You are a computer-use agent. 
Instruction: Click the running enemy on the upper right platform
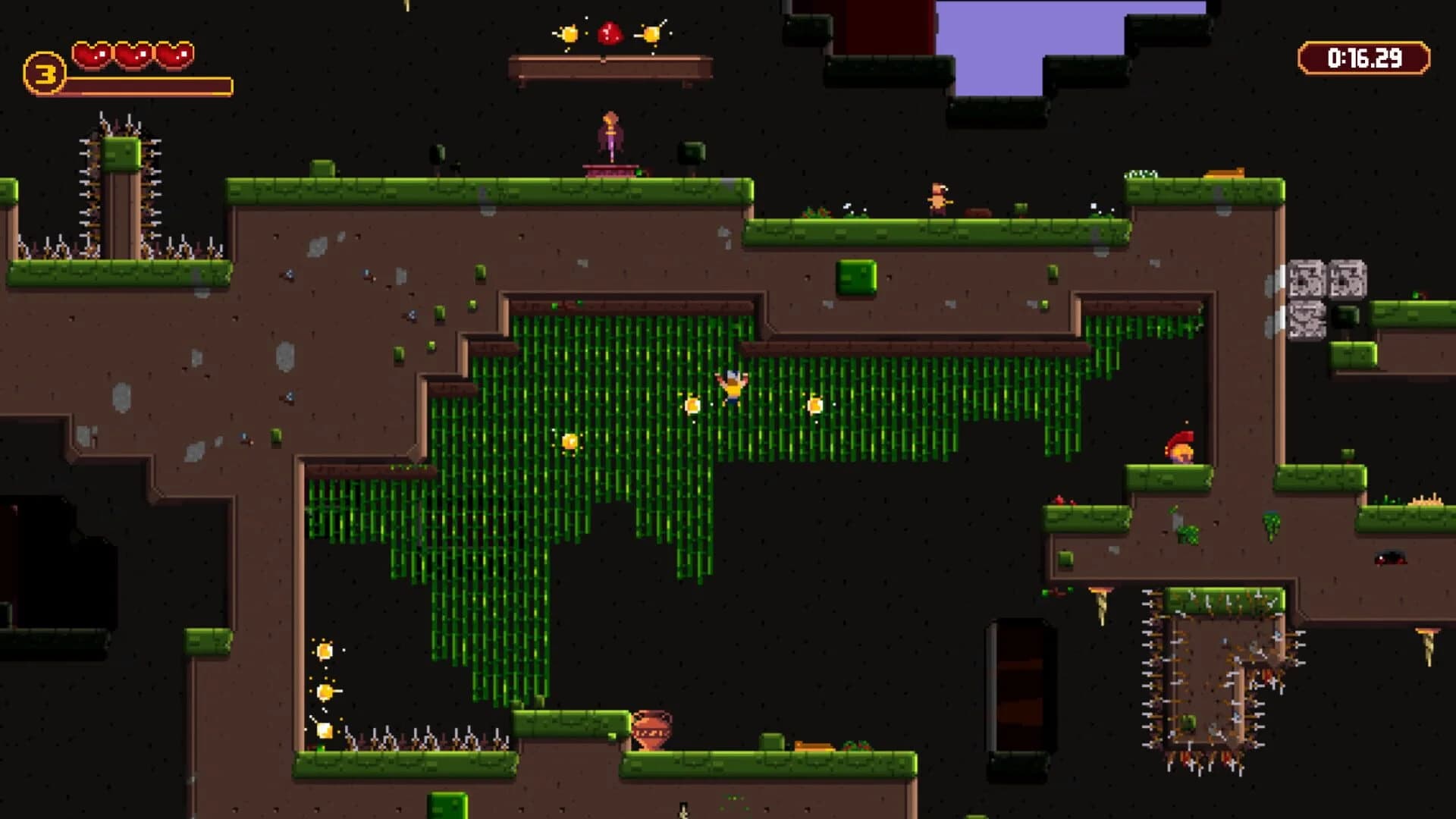pyautogui.click(x=940, y=197)
